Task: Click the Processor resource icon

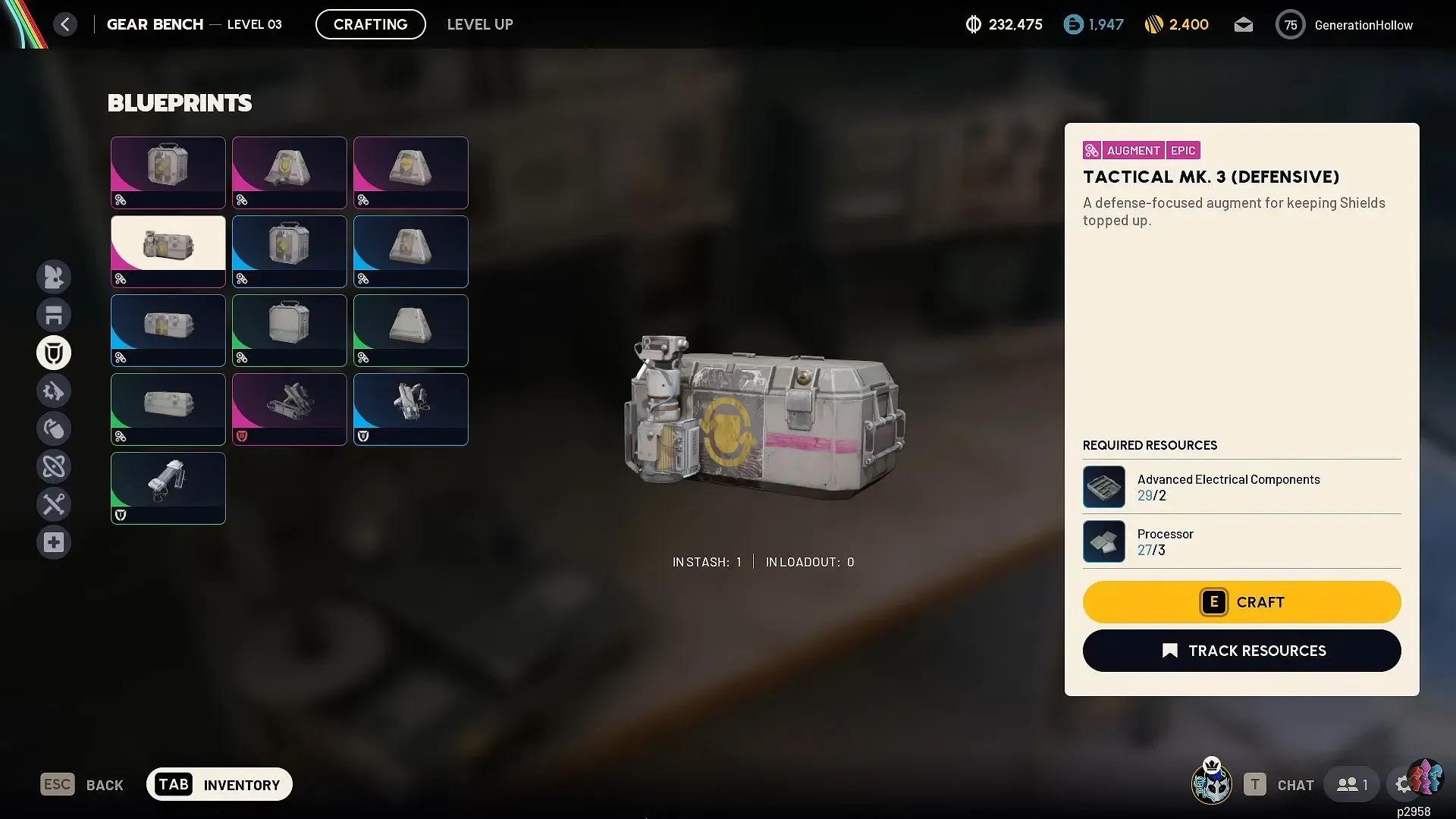Action: click(x=1103, y=541)
